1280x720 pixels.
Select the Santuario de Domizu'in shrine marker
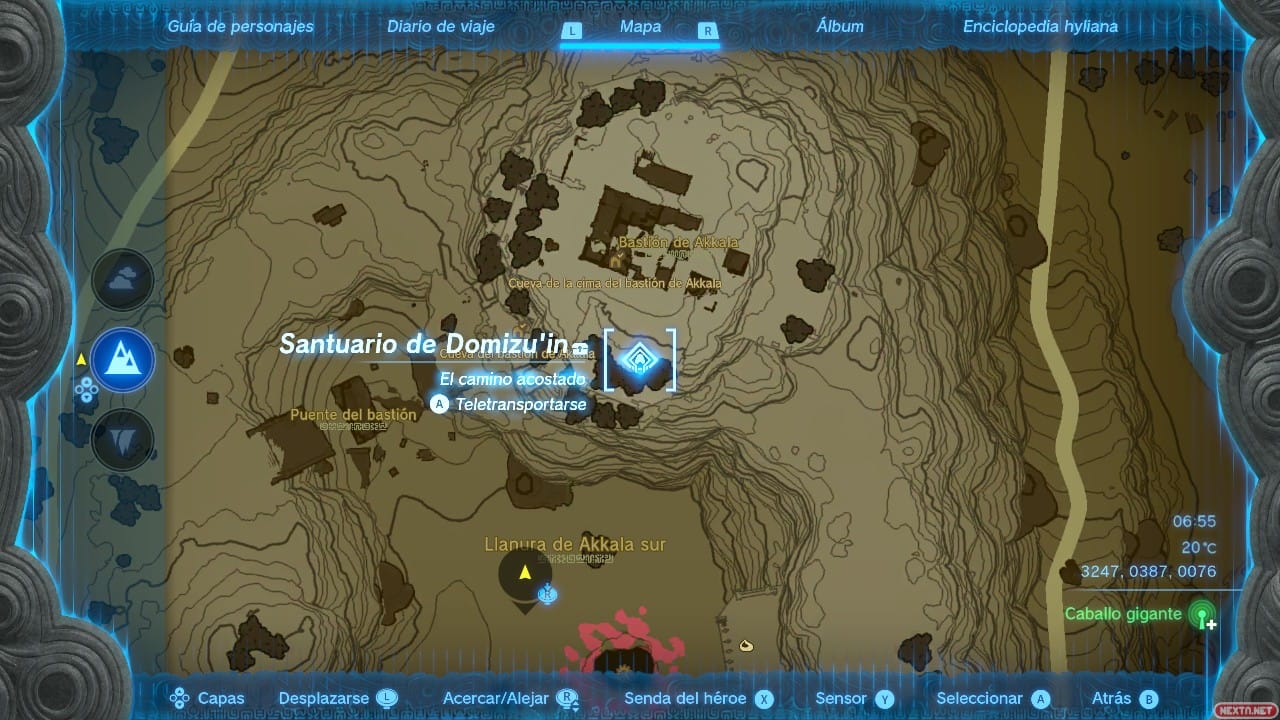638,360
